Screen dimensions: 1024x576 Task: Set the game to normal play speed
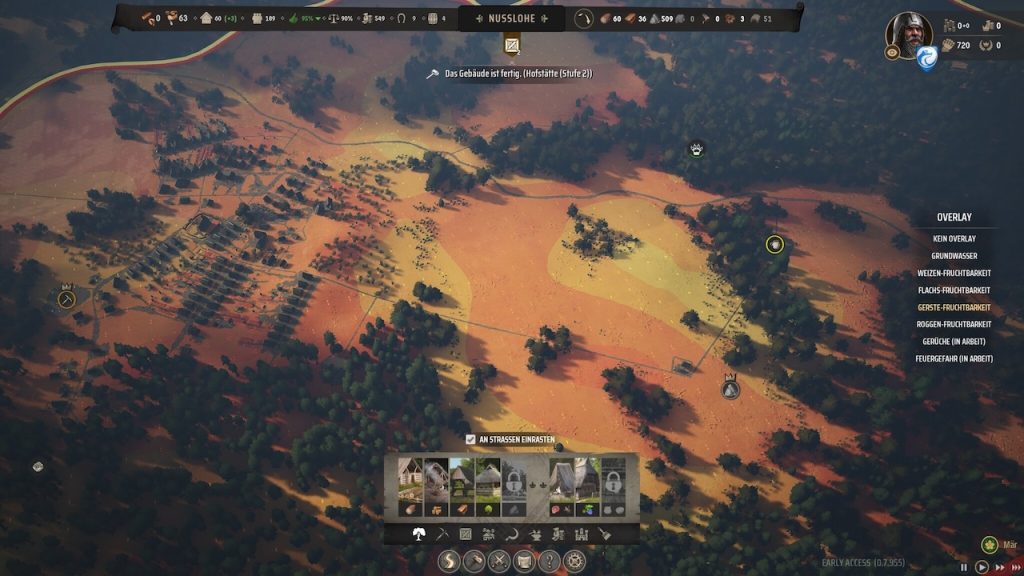pyautogui.click(x=982, y=566)
